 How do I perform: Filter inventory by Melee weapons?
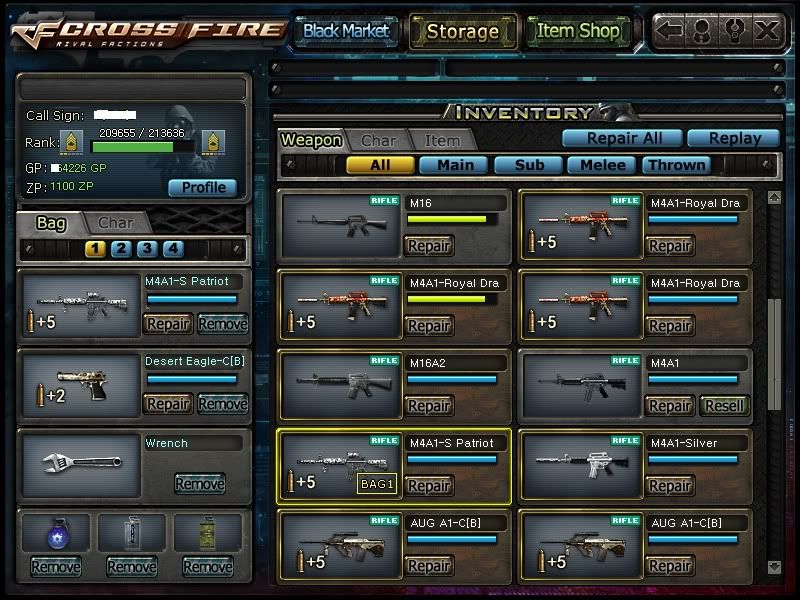(x=603, y=165)
